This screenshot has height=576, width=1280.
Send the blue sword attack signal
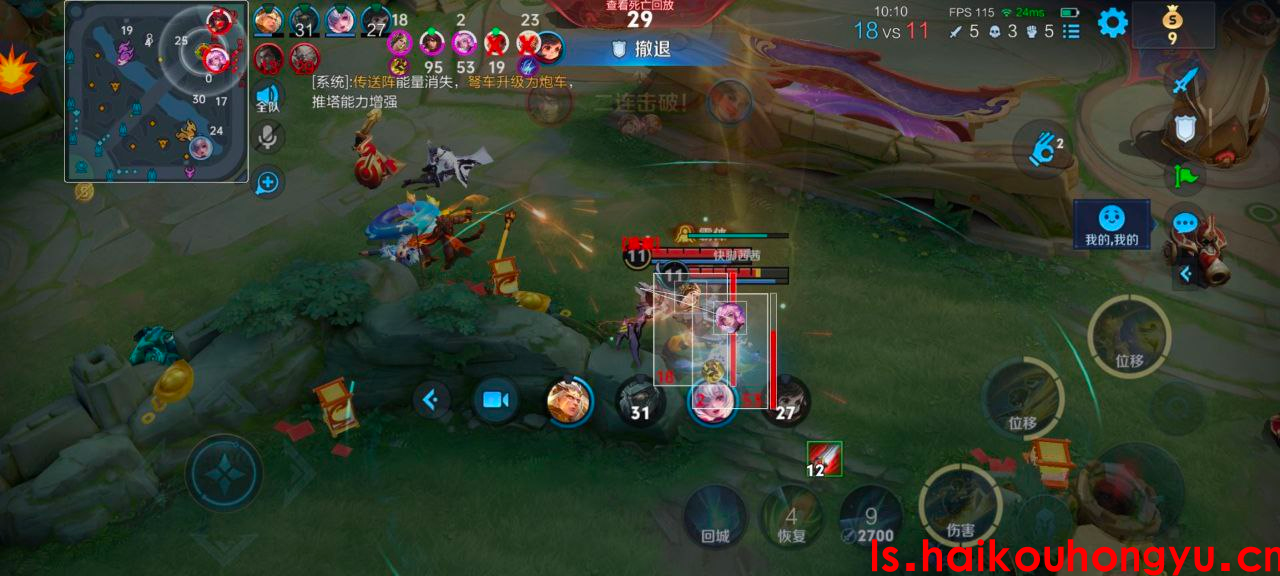(x=1185, y=81)
